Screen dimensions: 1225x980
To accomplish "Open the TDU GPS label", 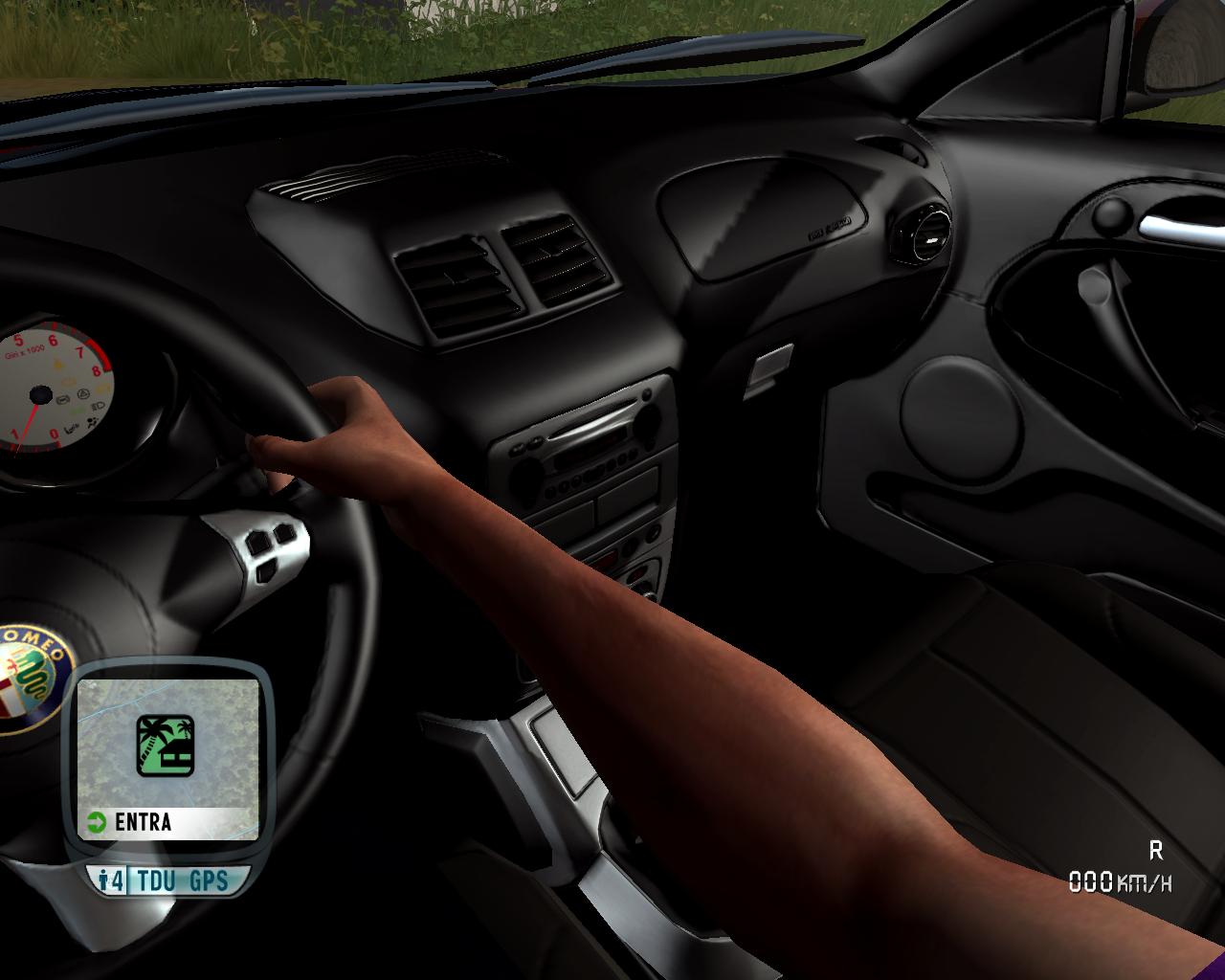I will 183,880.
